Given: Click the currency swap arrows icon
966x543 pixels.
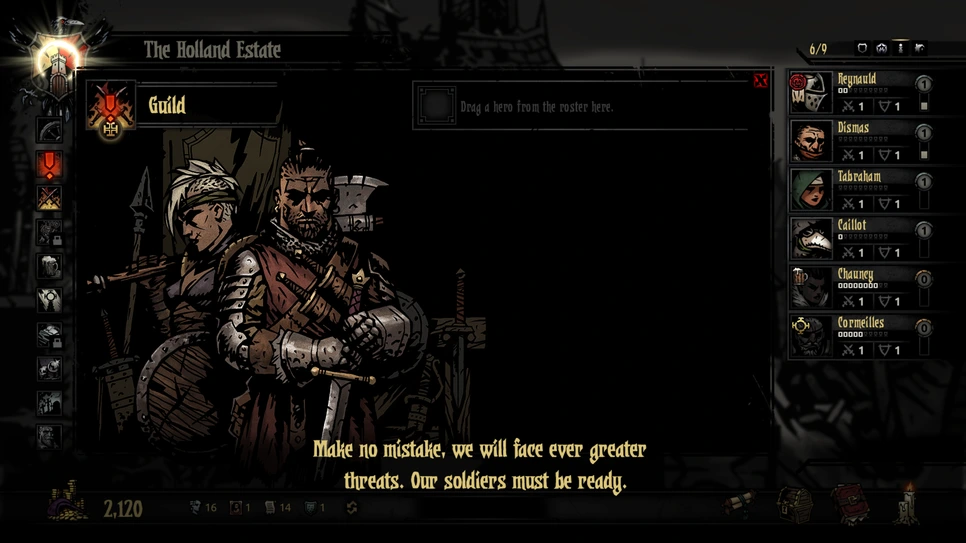Looking at the screenshot, I should point(352,508).
